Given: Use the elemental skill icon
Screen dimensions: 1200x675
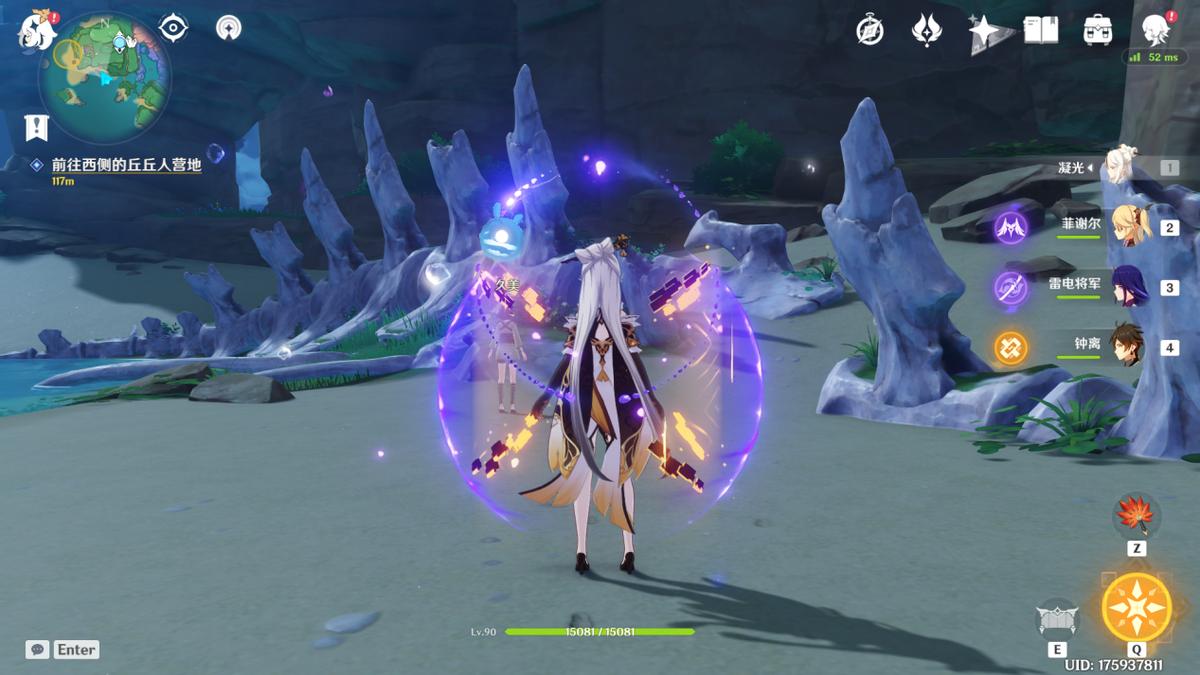Looking at the screenshot, I should pyautogui.click(x=1057, y=620).
